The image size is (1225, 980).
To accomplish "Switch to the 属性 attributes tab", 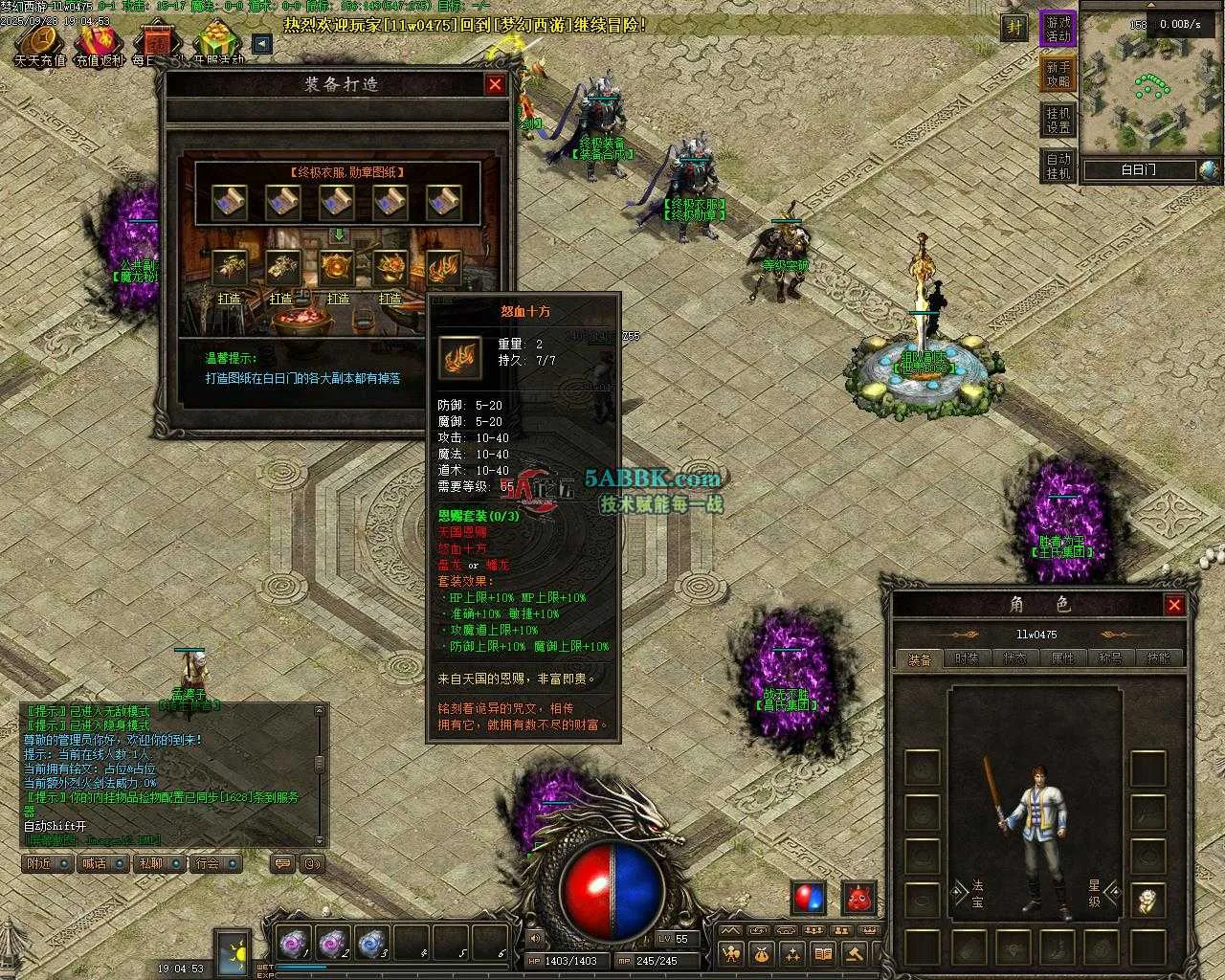I will coord(1062,658).
